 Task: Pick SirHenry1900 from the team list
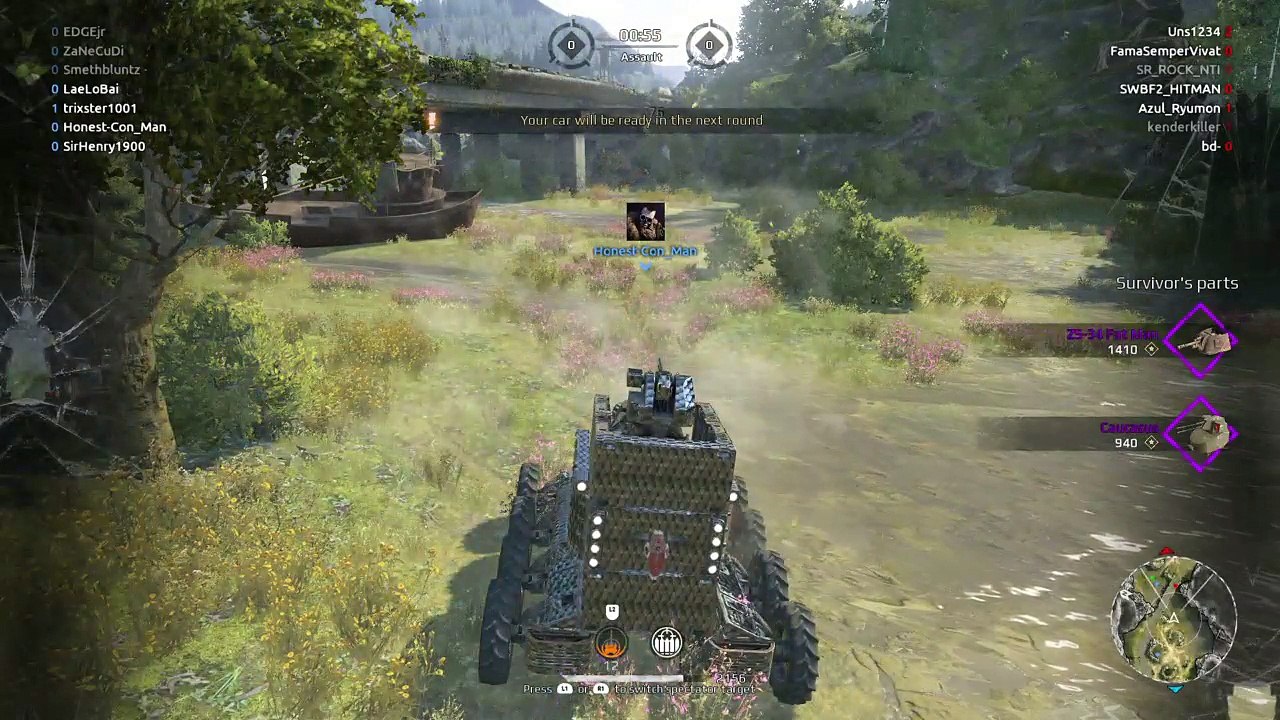103,146
